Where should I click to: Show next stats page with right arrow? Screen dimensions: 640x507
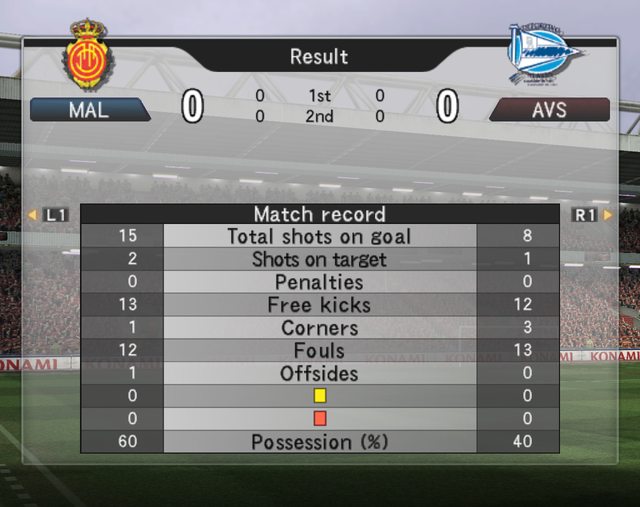tap(607, 214)
